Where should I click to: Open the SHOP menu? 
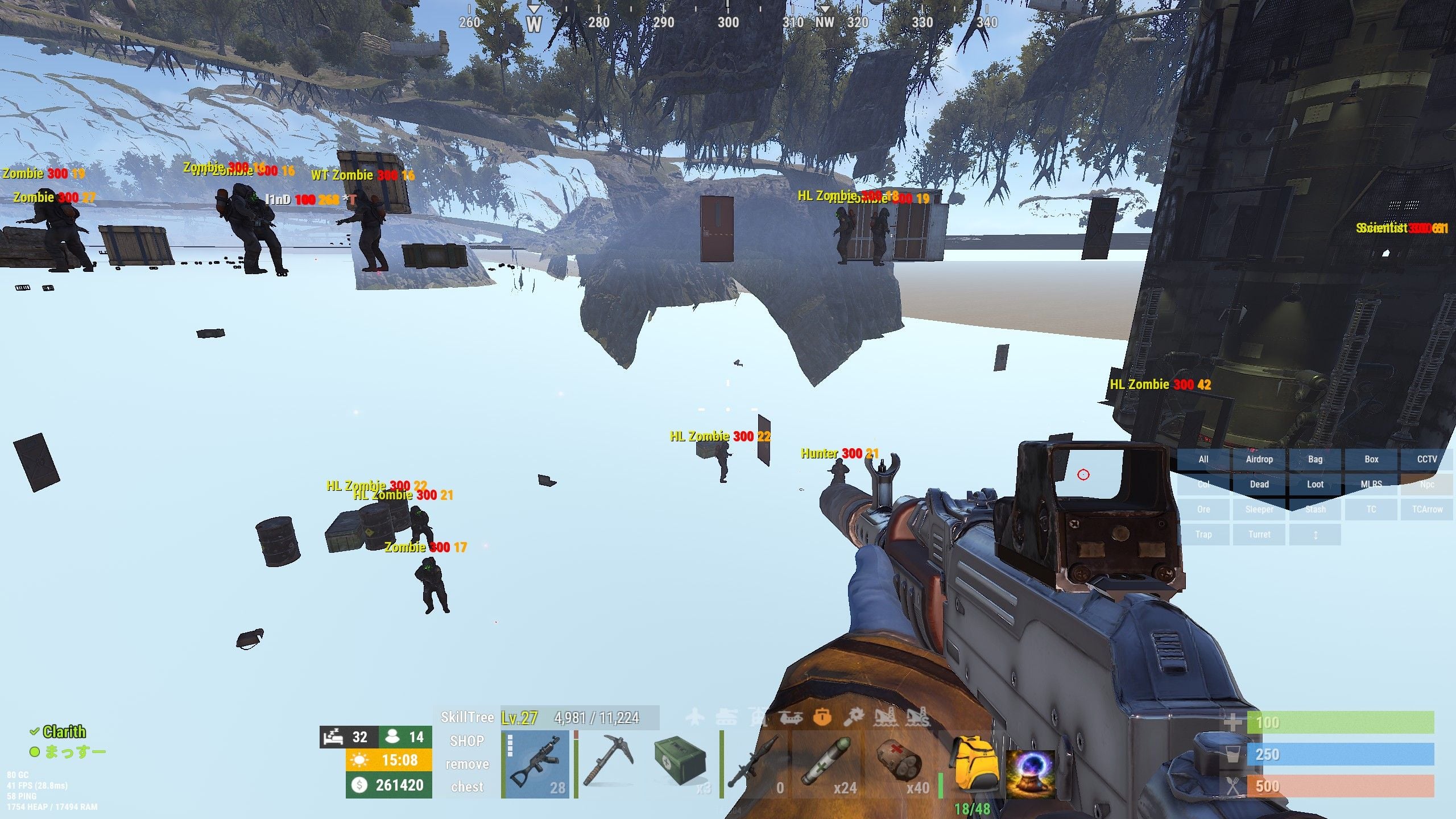click(x=467, y=741)
